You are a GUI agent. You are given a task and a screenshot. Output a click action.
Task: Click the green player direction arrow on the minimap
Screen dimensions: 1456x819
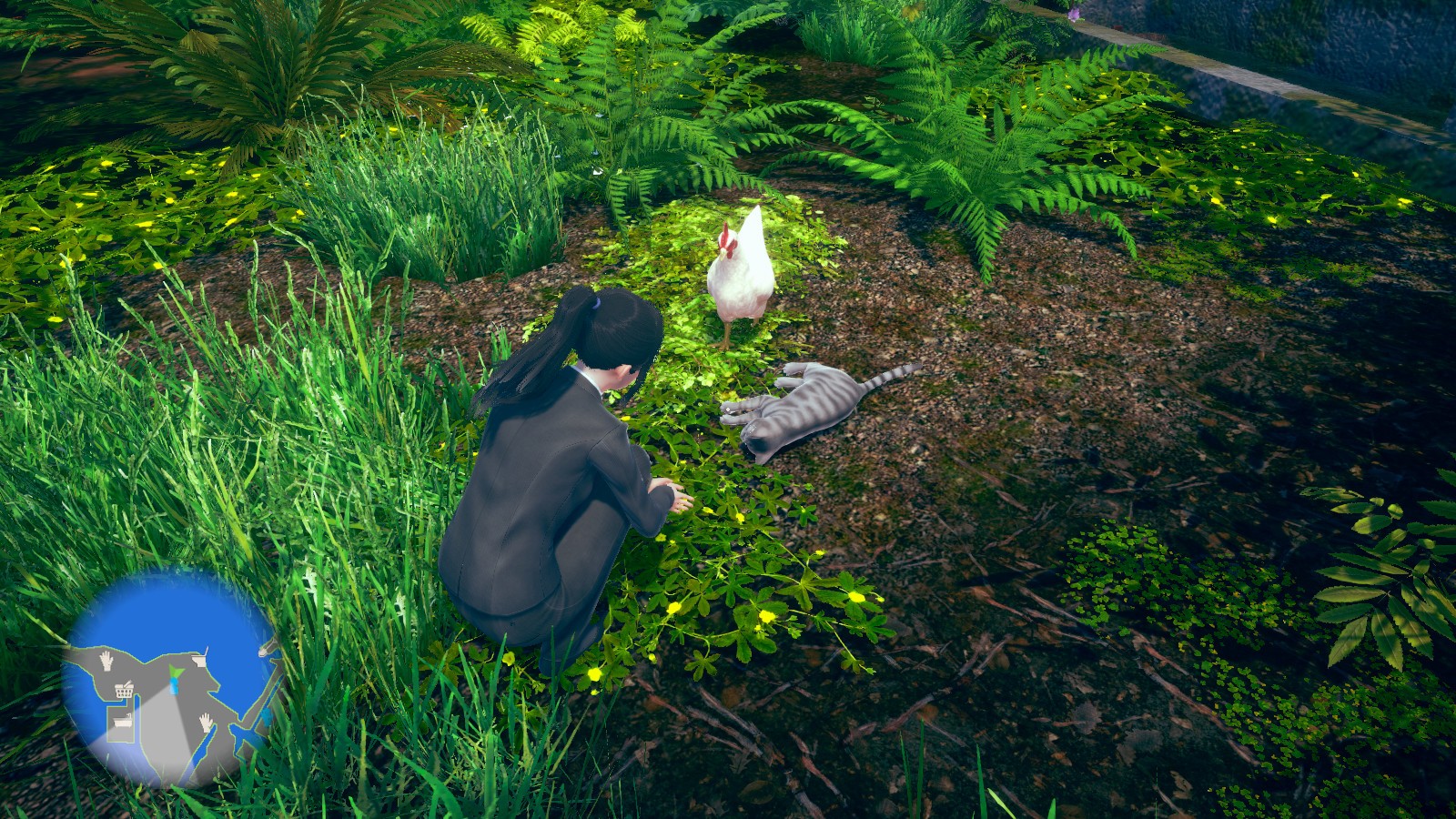[177, 671]
